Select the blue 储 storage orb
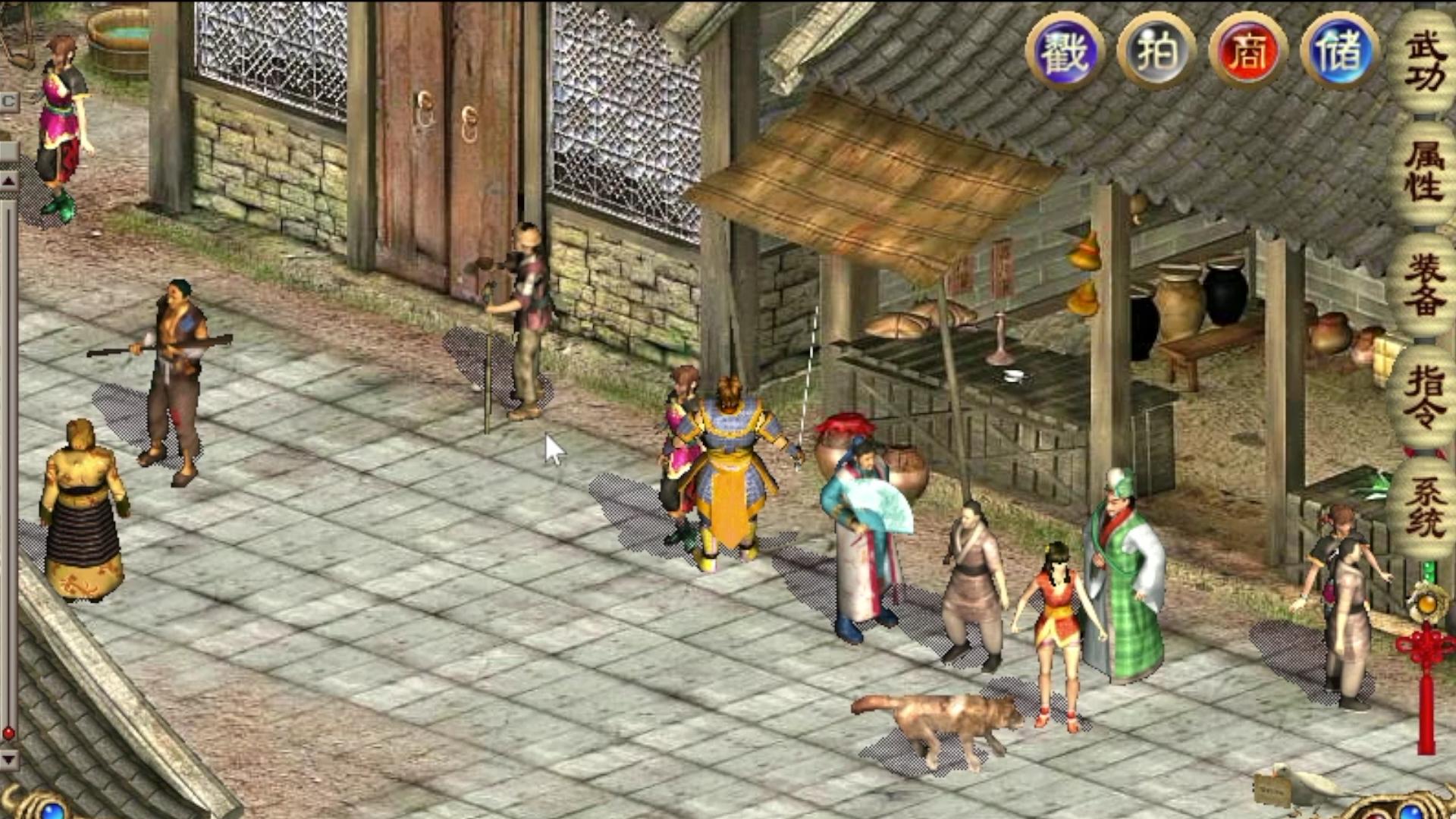The width and height of the screenshot is (1456, 819). [x=1339, y=52]
